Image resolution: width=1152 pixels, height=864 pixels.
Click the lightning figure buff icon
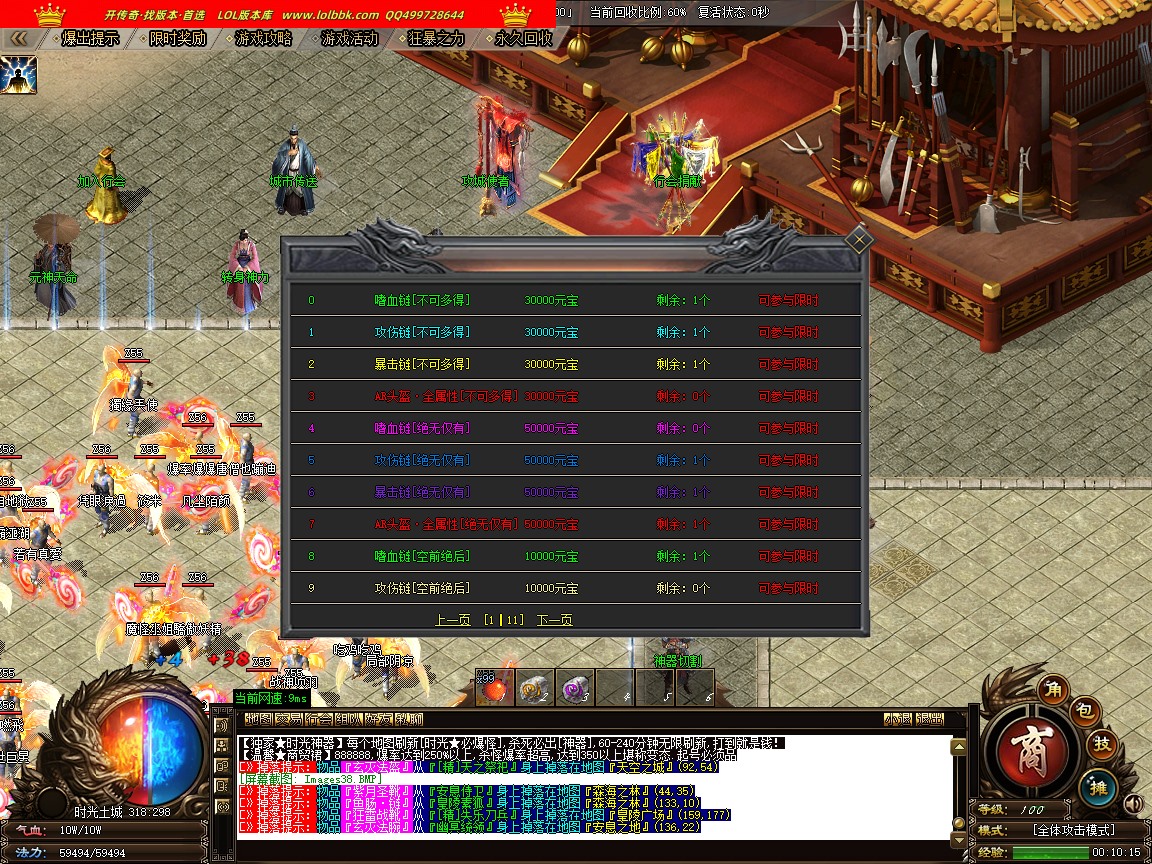point(19,75)
